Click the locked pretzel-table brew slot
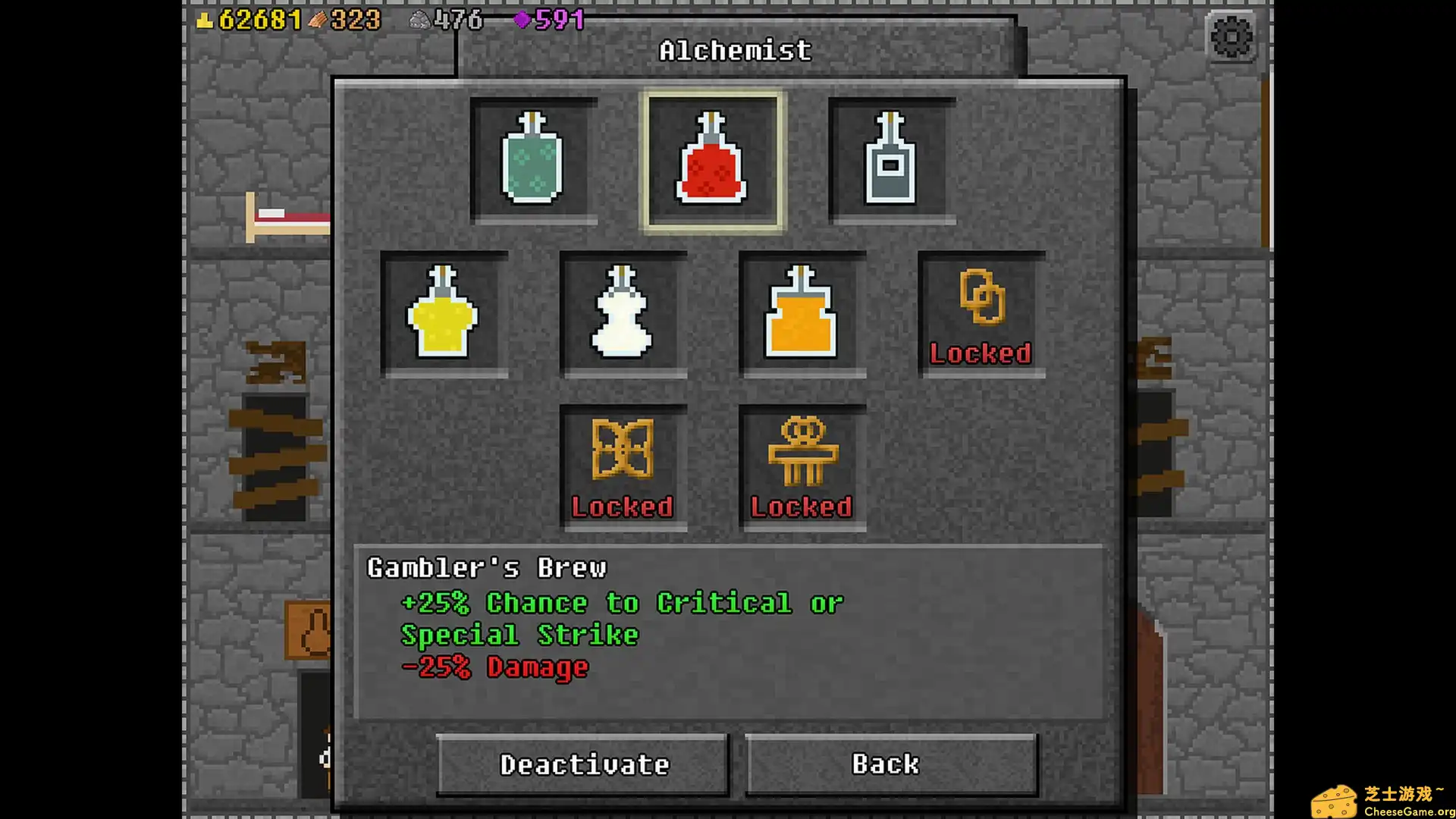 pos(802,466)
